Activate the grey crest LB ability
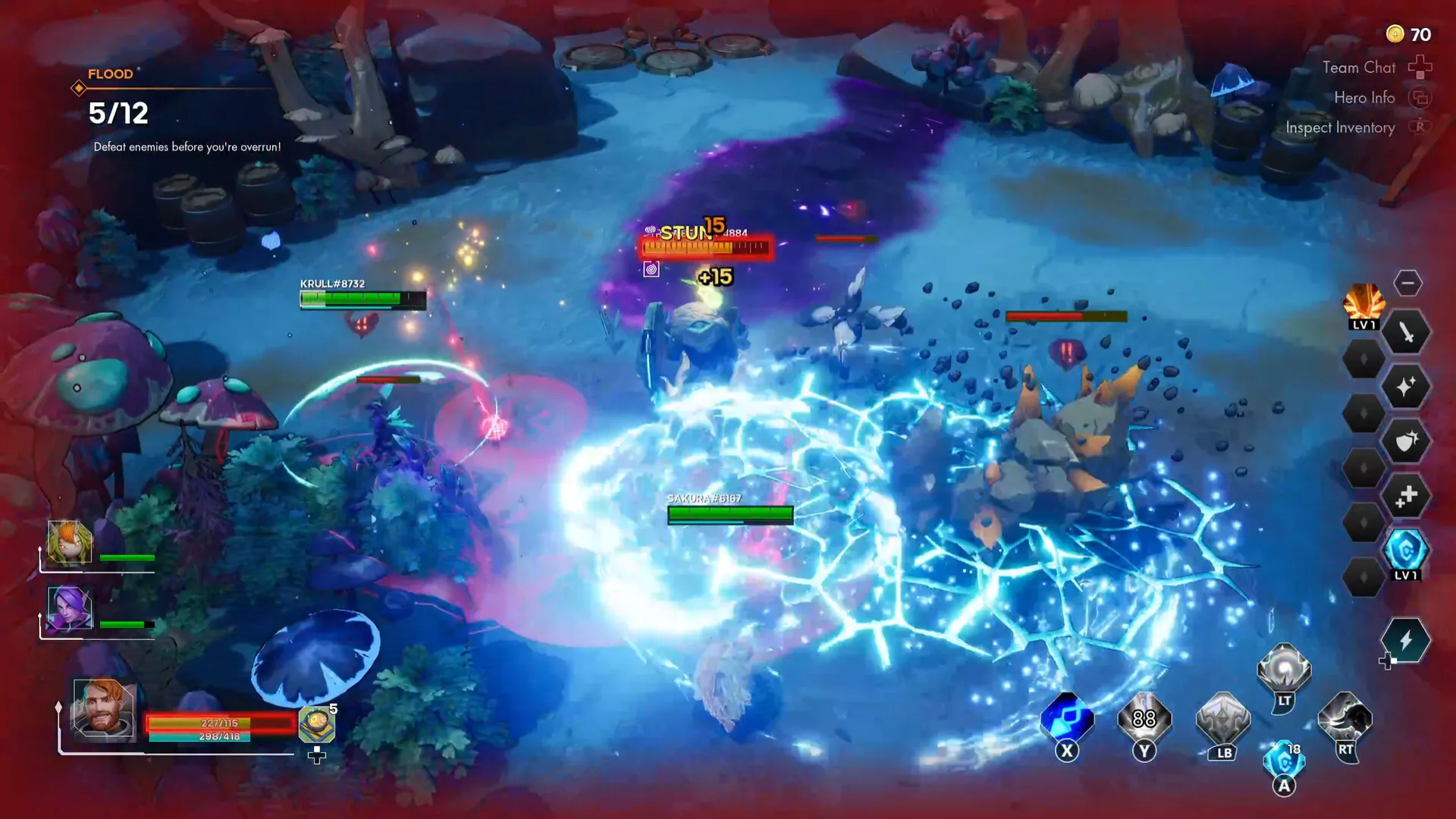The image size is (1456, 819). pos(1222,719)
